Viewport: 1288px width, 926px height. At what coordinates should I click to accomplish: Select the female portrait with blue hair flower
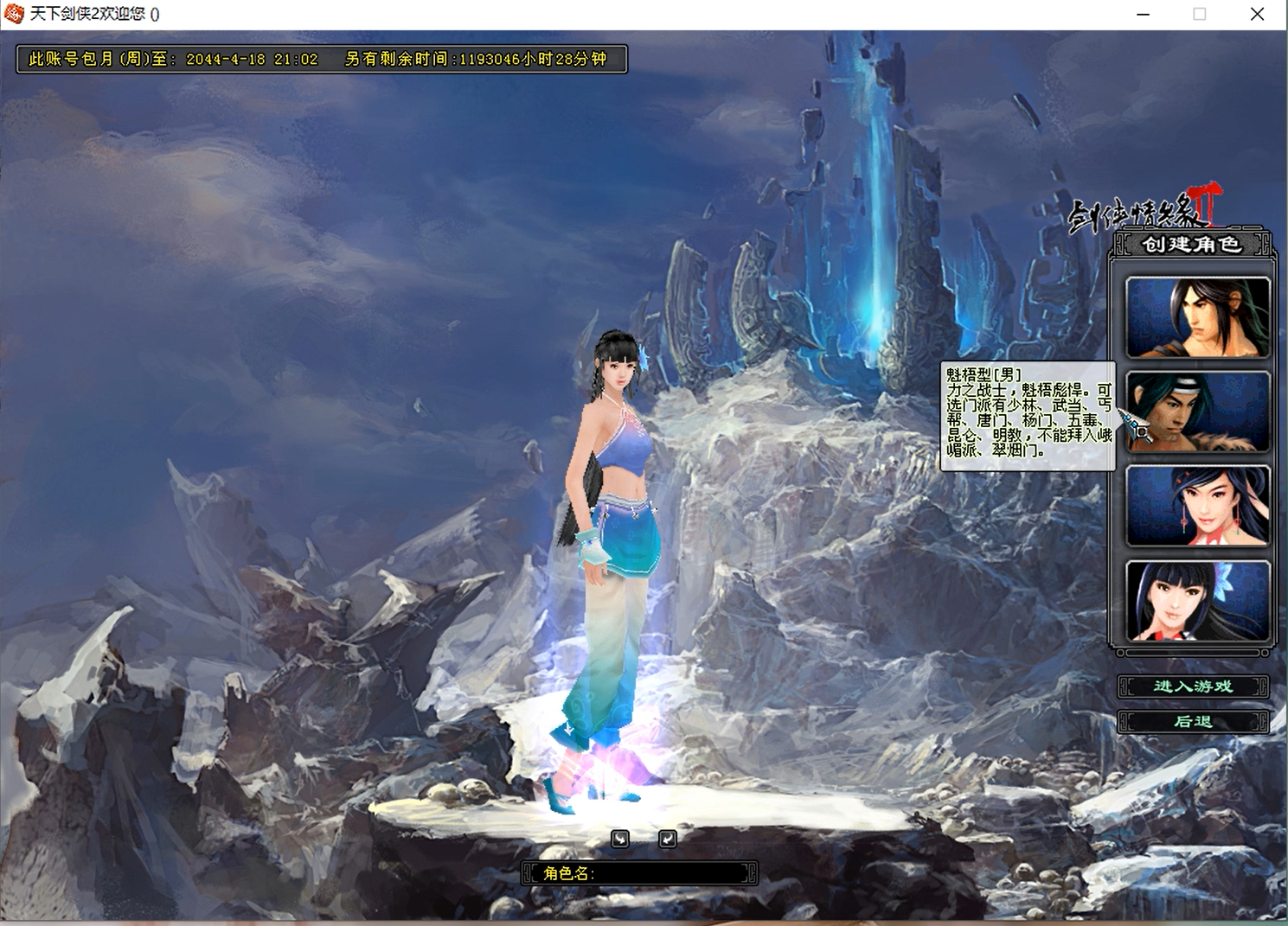pos(1197,601)
